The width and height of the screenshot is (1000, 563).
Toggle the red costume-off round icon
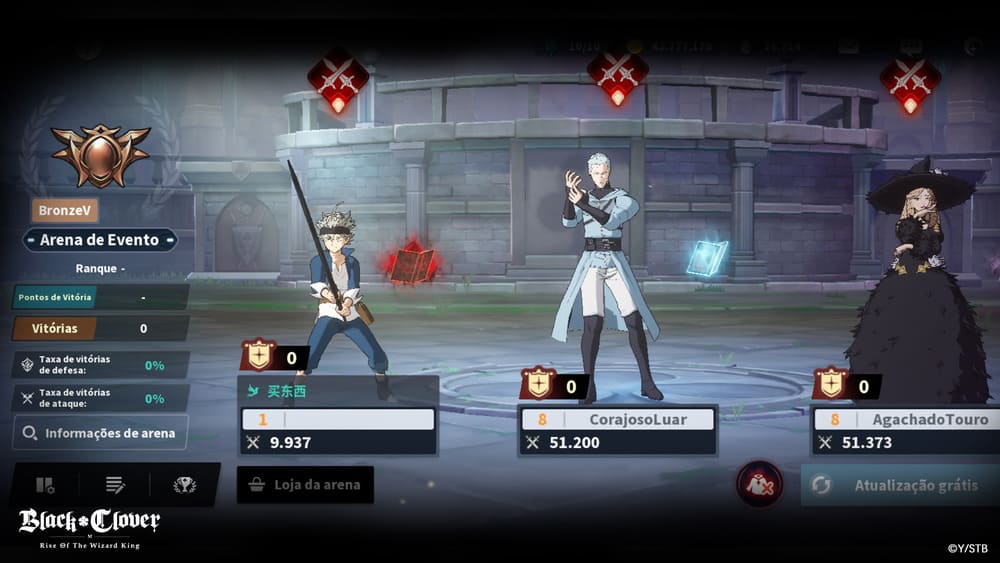click(760, 484)
